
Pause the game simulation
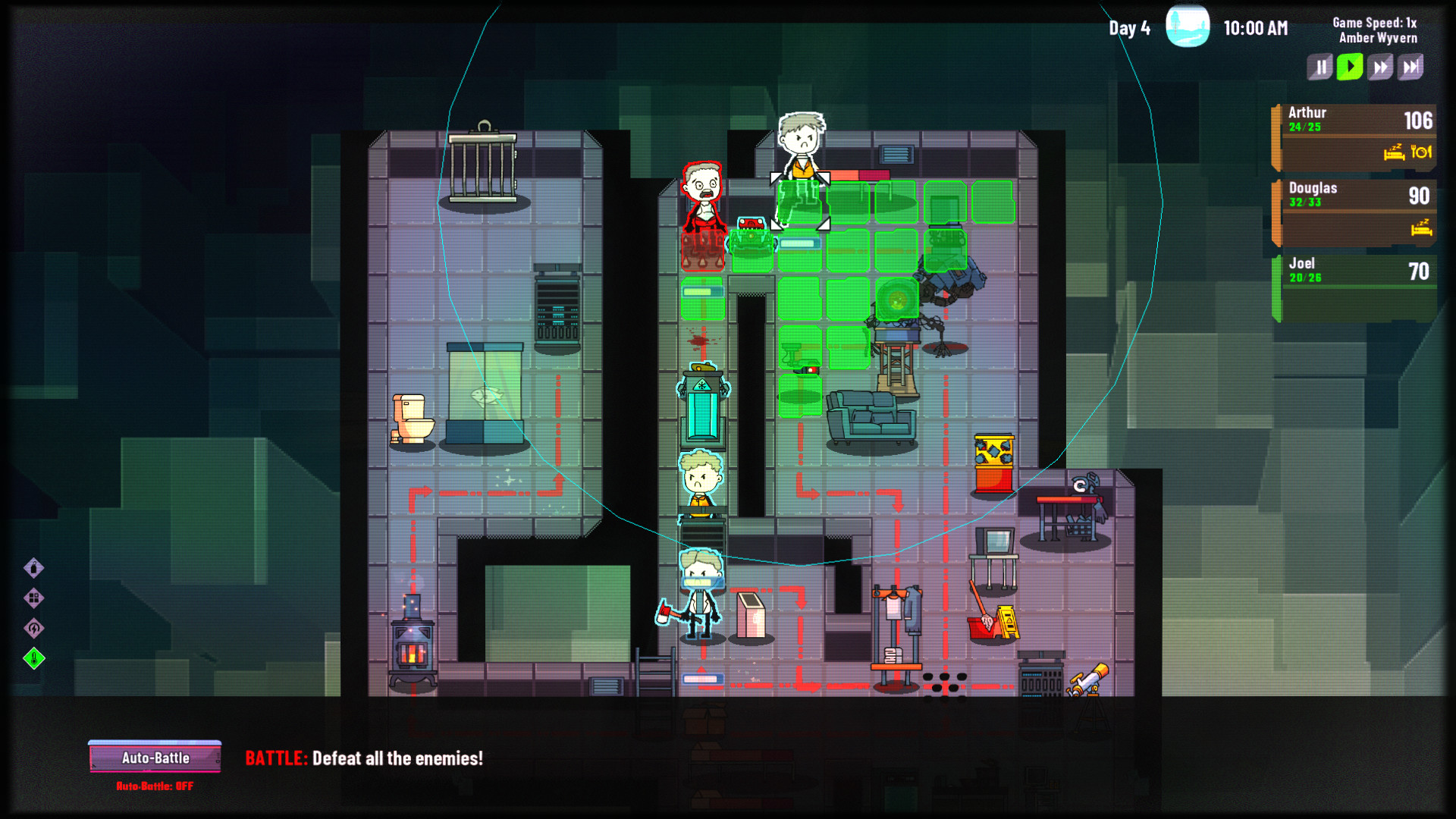[x=1319, y=67]
